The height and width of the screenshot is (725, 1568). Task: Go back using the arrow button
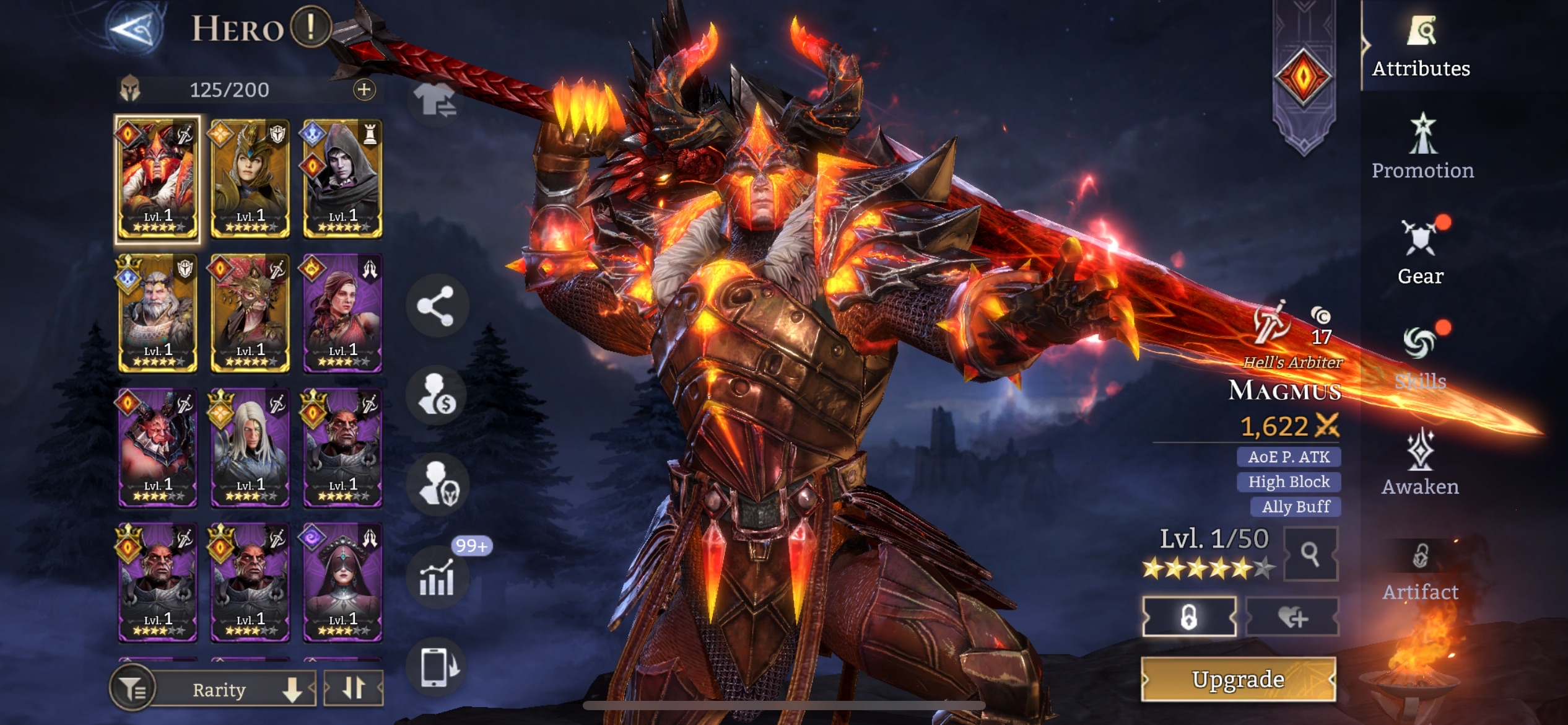click(135, 29)
